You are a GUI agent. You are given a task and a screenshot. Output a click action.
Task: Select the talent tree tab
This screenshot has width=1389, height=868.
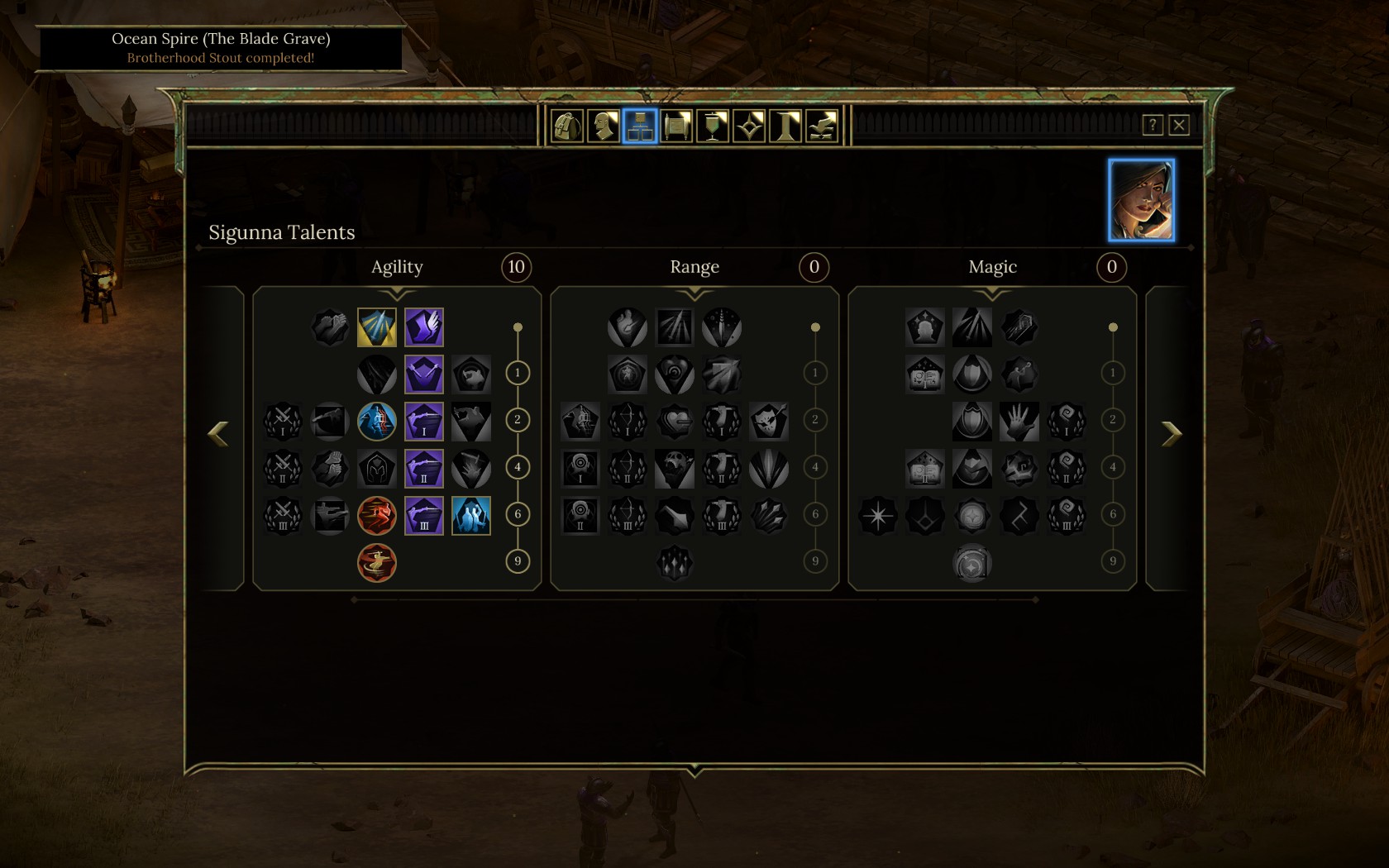tap(640, 126)
